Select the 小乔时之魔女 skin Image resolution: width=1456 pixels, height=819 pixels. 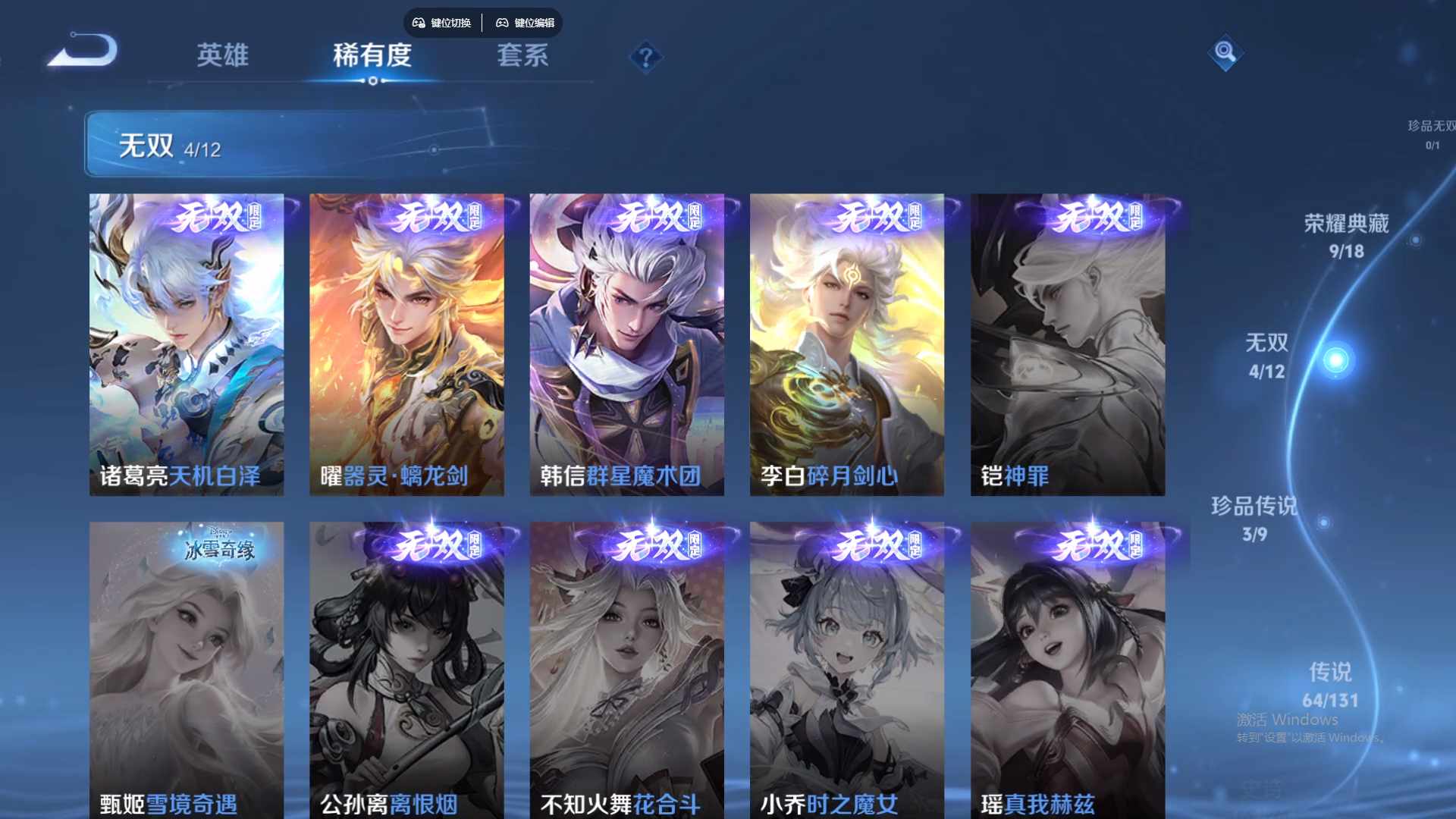[x=846, y=667]
